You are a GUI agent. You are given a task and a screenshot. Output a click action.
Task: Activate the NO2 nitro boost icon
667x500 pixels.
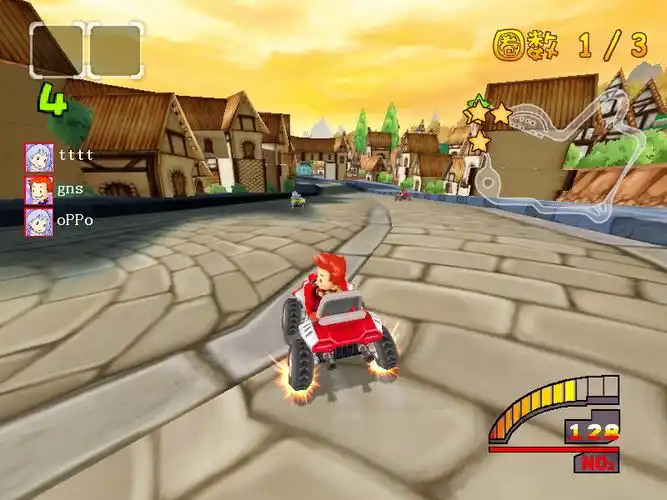point(596,463)
